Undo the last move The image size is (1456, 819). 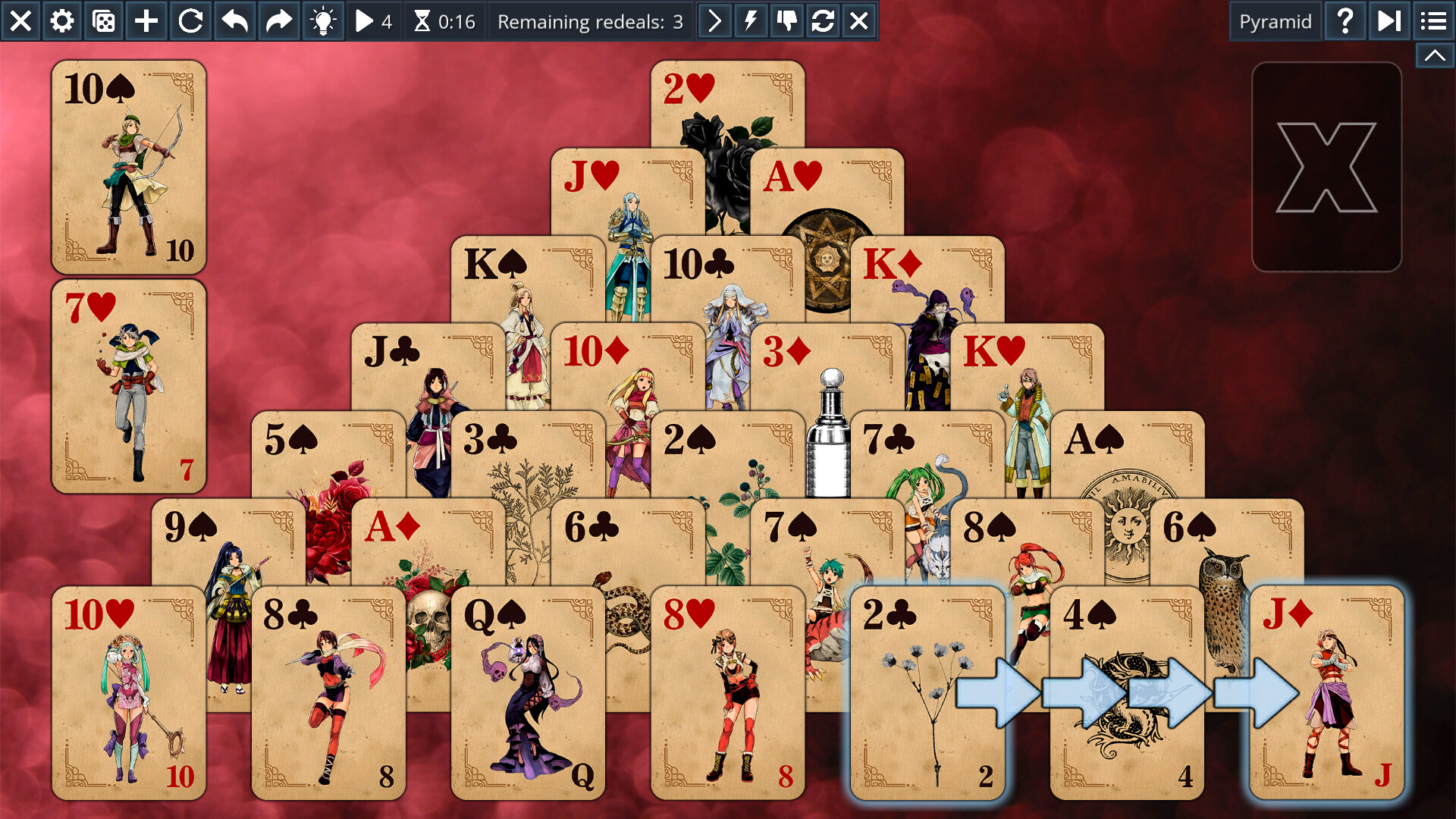(x=234, y=20)
